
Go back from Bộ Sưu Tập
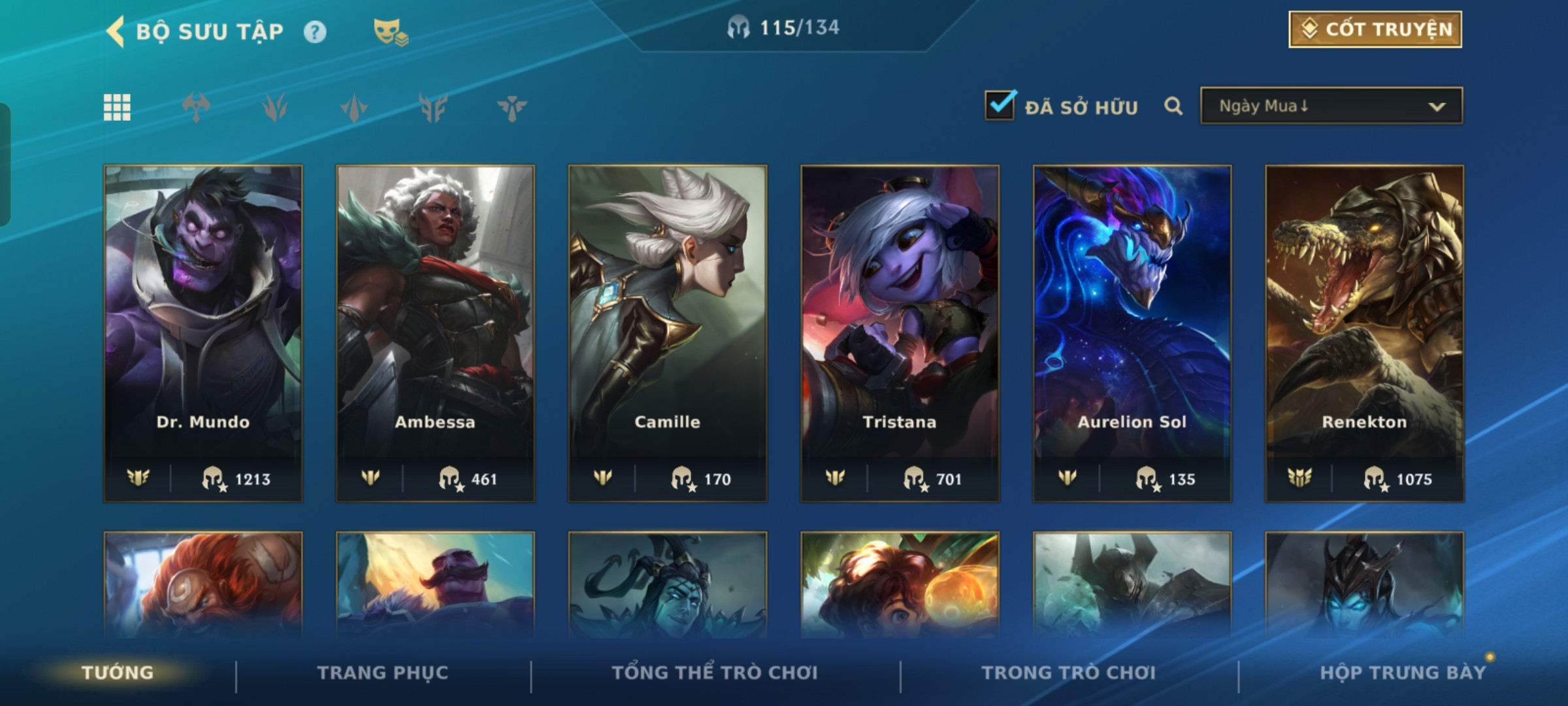point(116,31)
